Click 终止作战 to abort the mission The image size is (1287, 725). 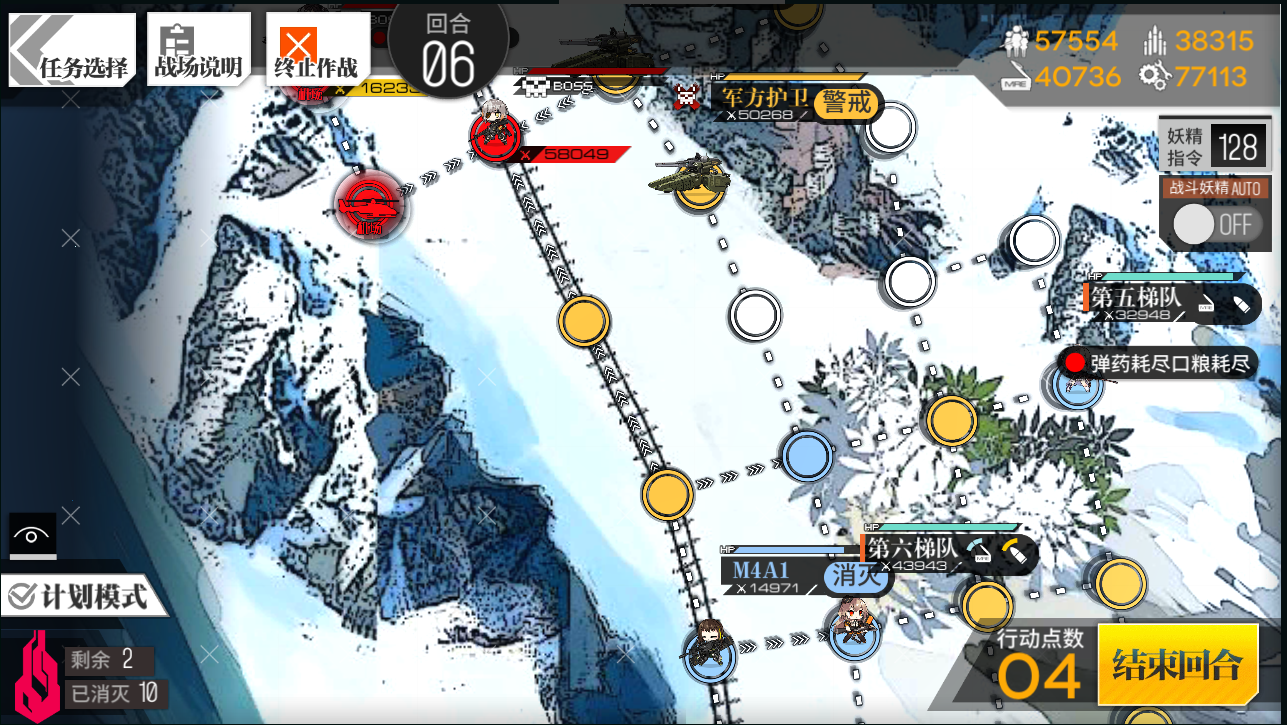(316, 48)
